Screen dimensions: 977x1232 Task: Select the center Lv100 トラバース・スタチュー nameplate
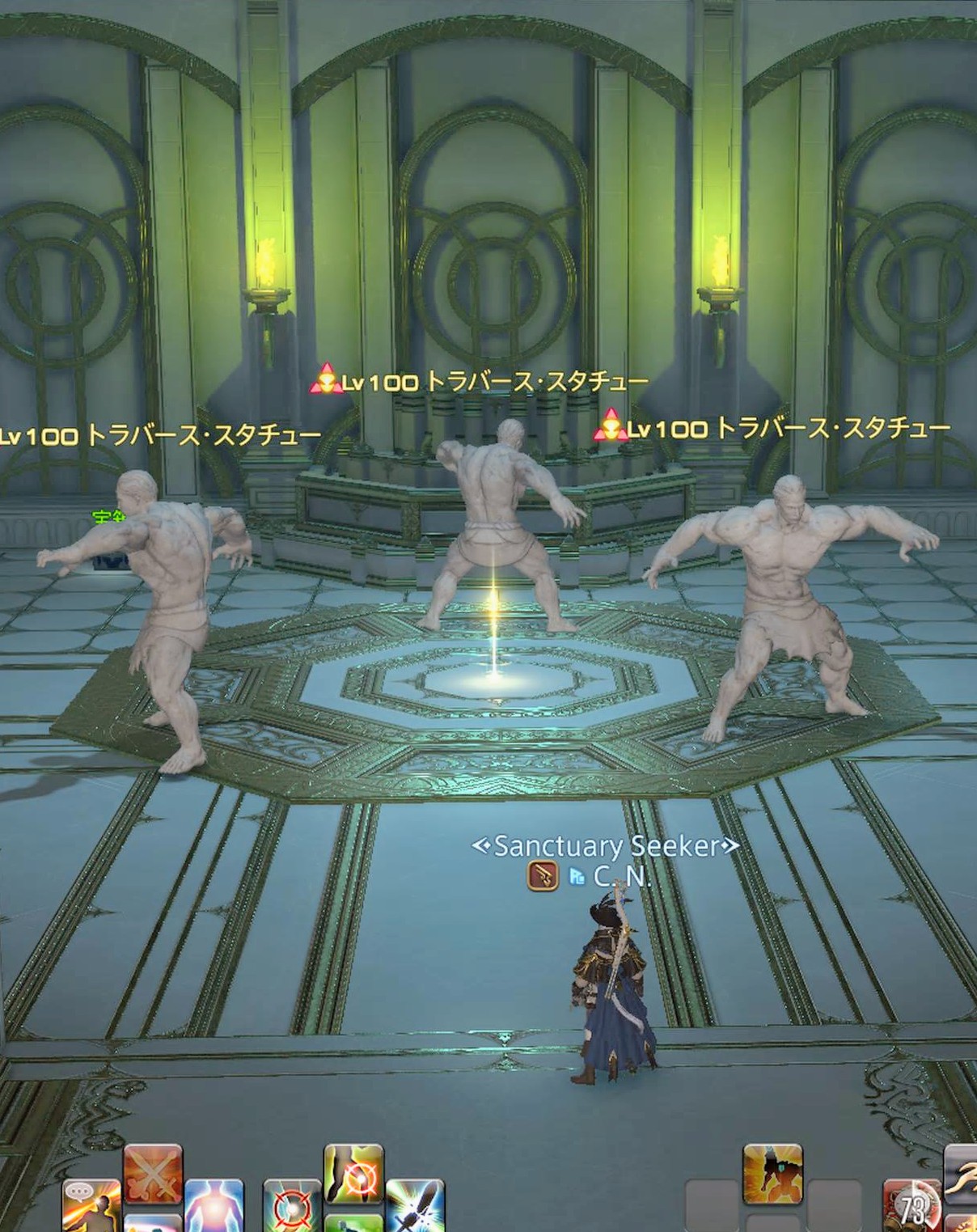pyautogui.click(x=481, y=381)
